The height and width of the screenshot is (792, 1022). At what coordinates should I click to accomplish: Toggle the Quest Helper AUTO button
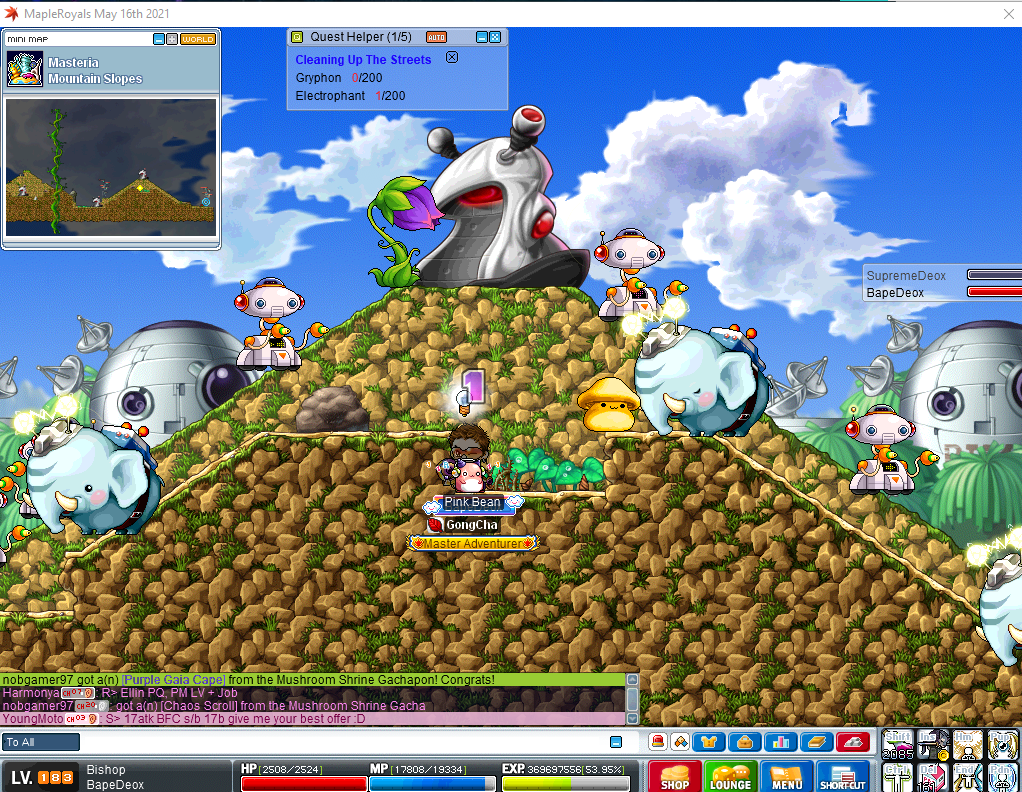(437, 37)
